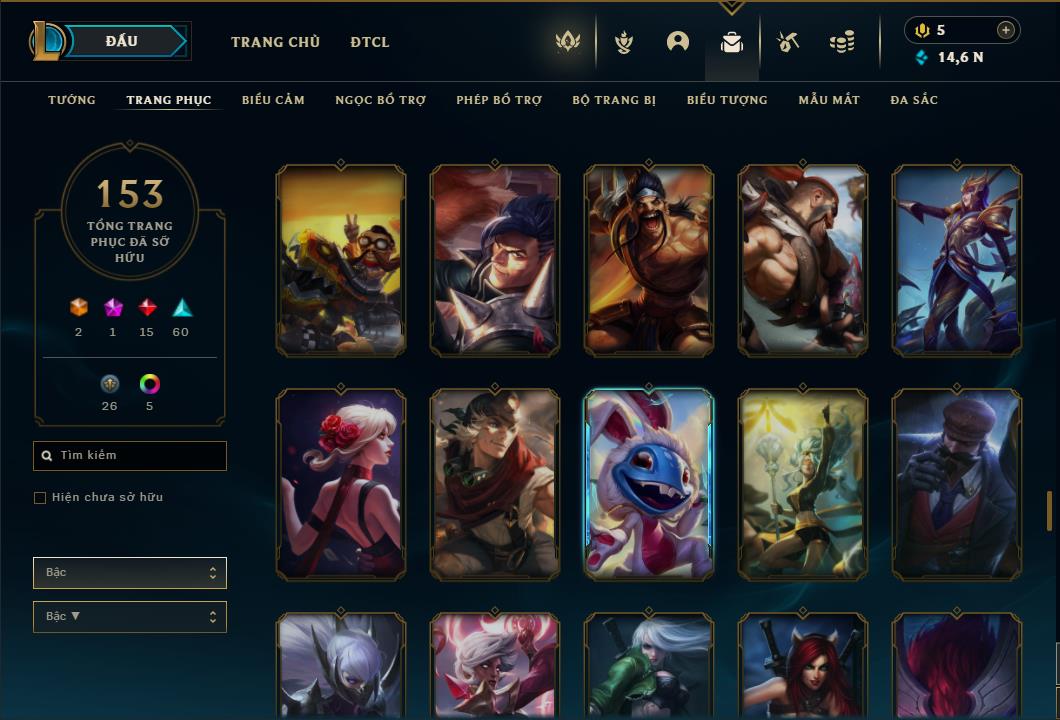Image resolution: width=1060 pixels, height=720 pixels.
Task: Open the profile silhouette icon
Action: pos(678,42)
